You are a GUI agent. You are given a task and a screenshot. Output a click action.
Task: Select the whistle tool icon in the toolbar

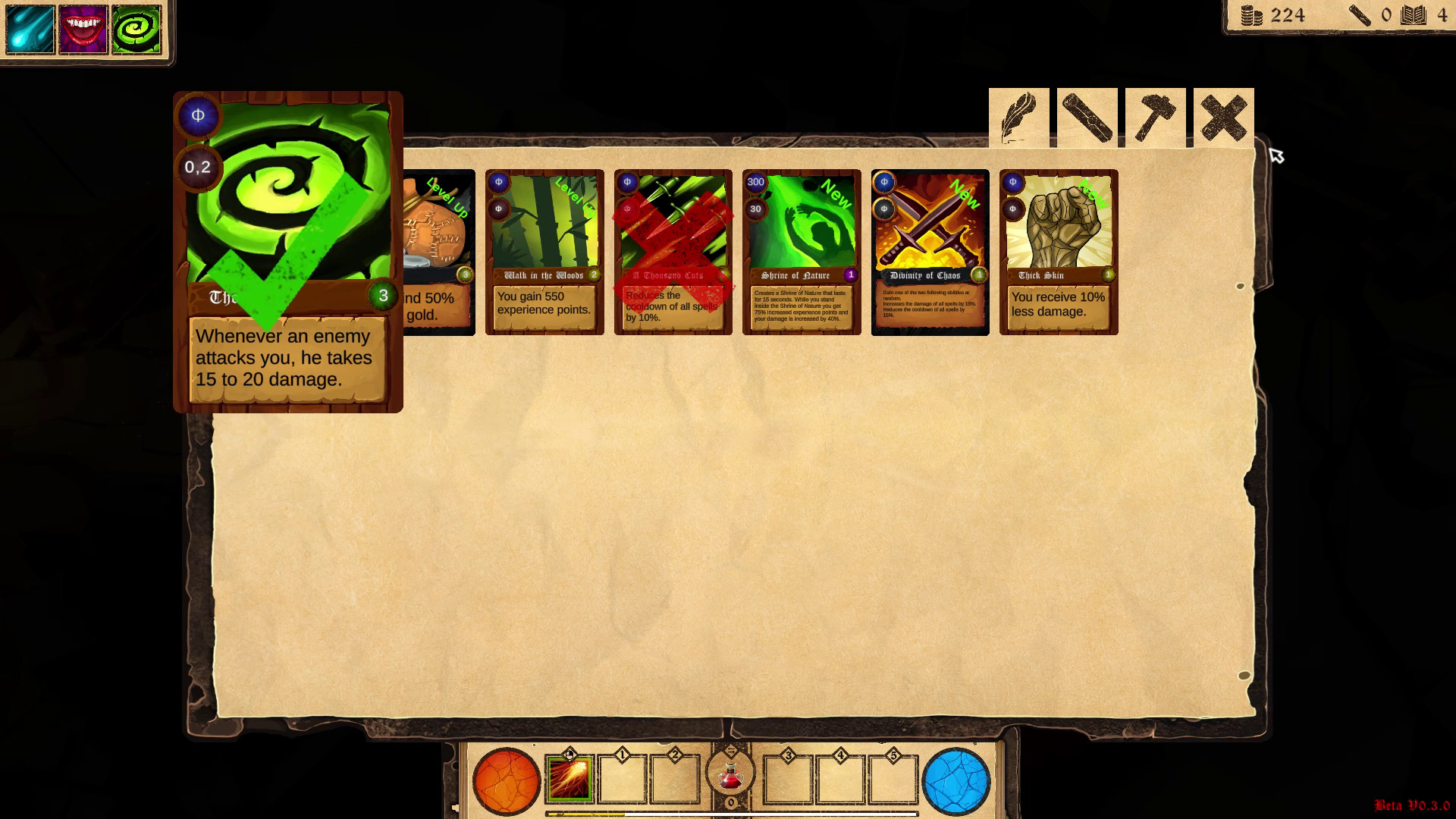click(1087, 116)
